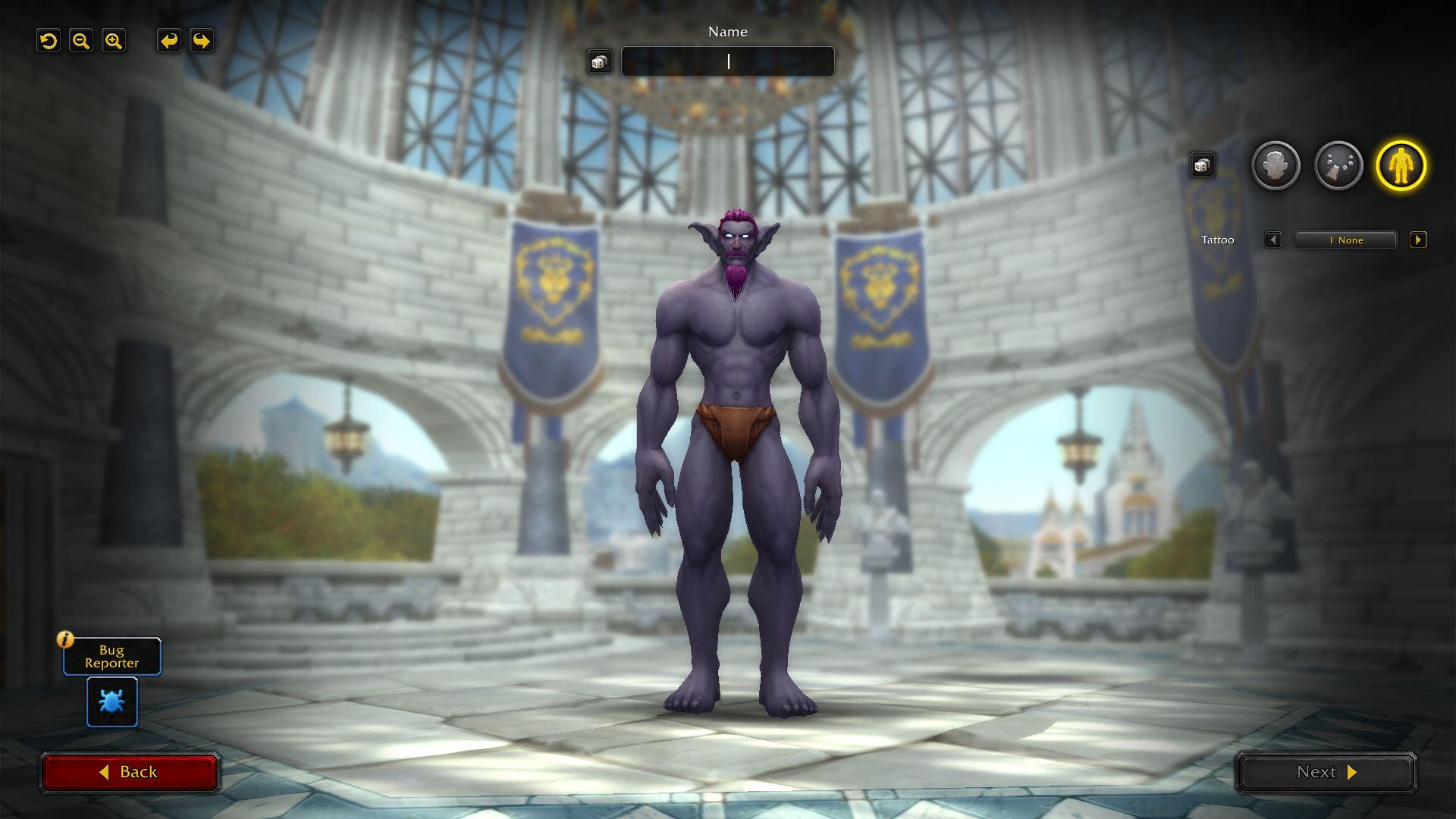The image size is (1456, 819).
Task: Open the Tattoo options dropdown
Action: (x=1345, y=240)
